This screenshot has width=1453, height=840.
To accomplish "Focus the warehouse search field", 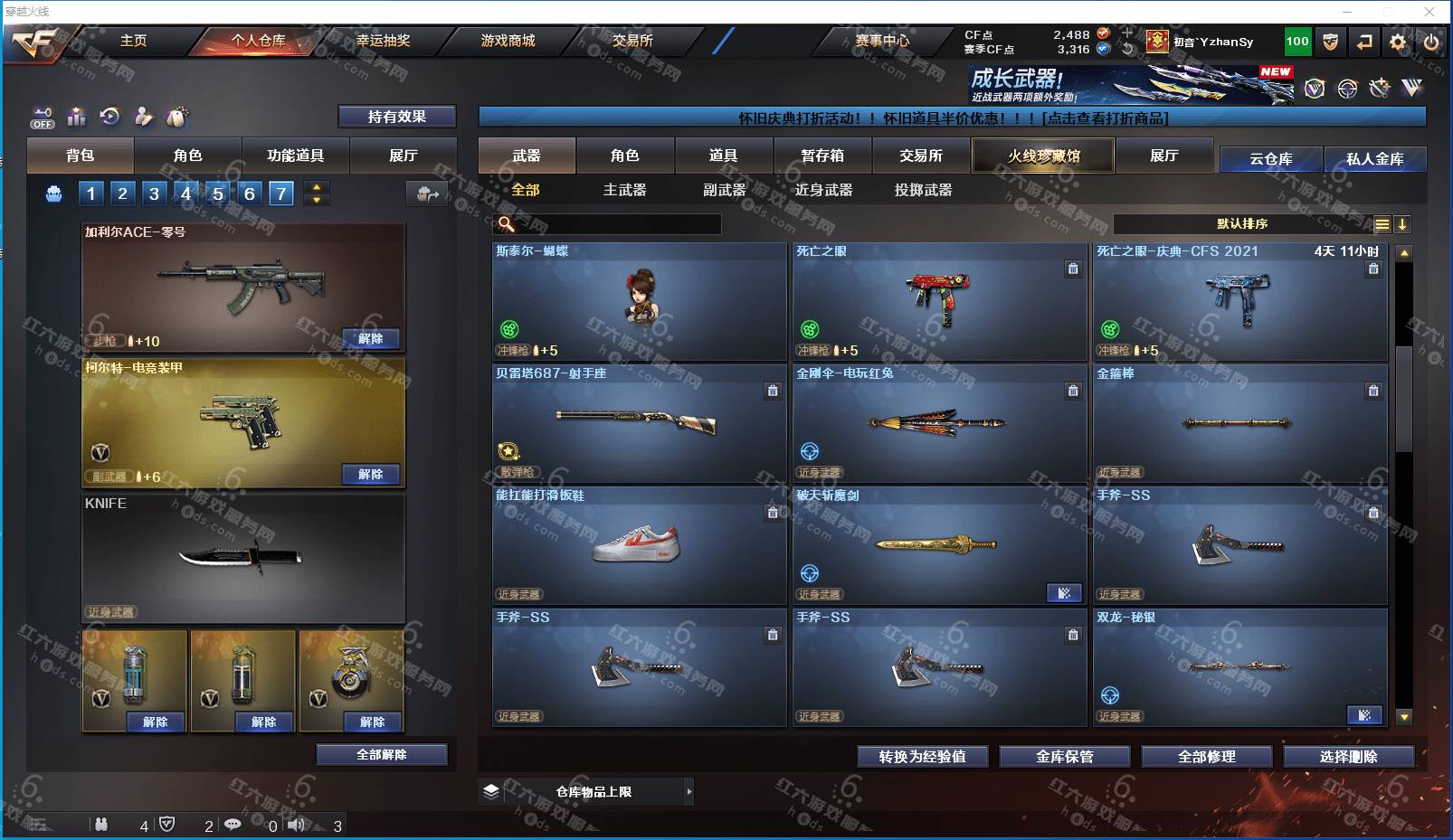I will pos(615,224).
